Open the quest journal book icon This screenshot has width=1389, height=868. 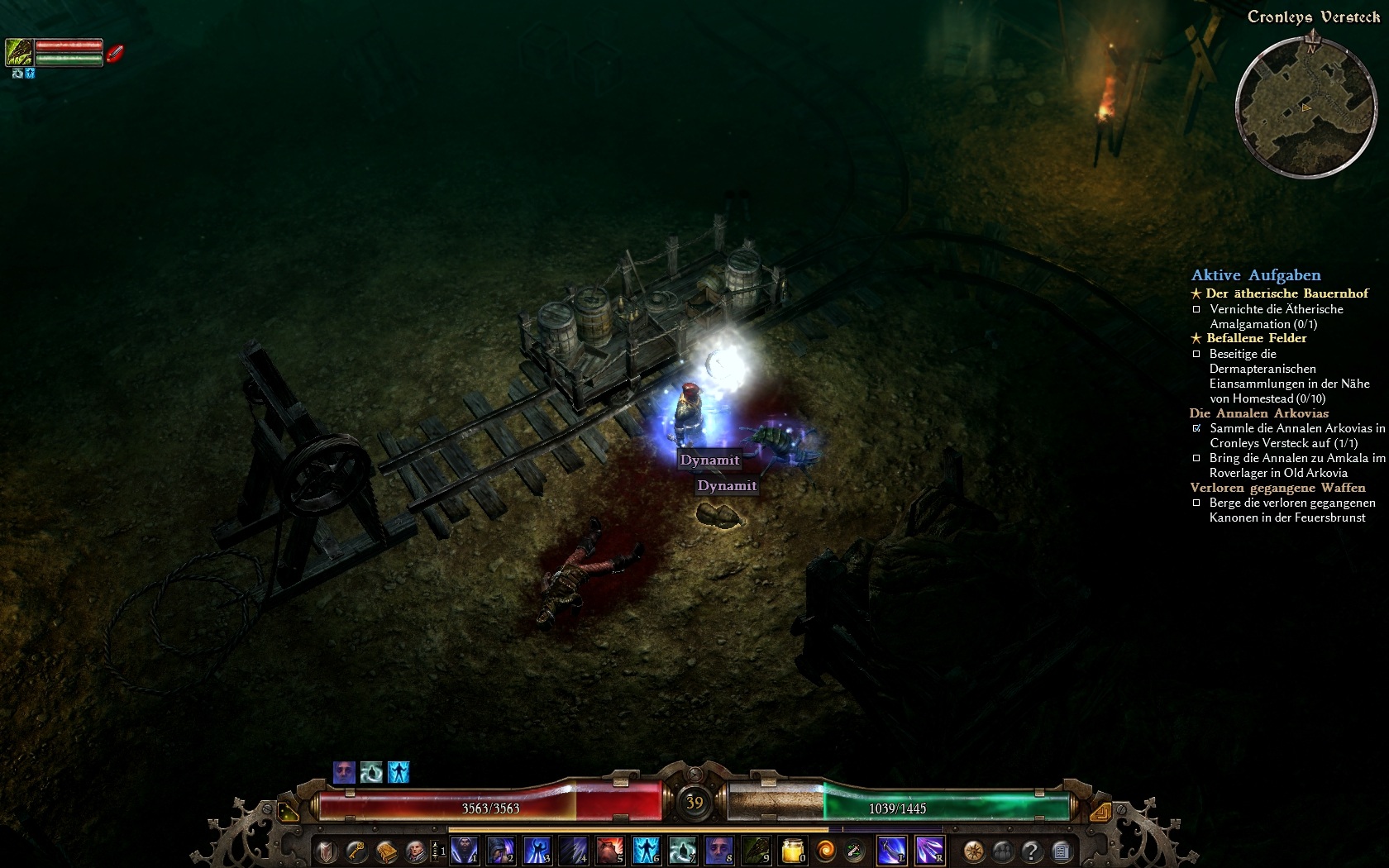386,850
